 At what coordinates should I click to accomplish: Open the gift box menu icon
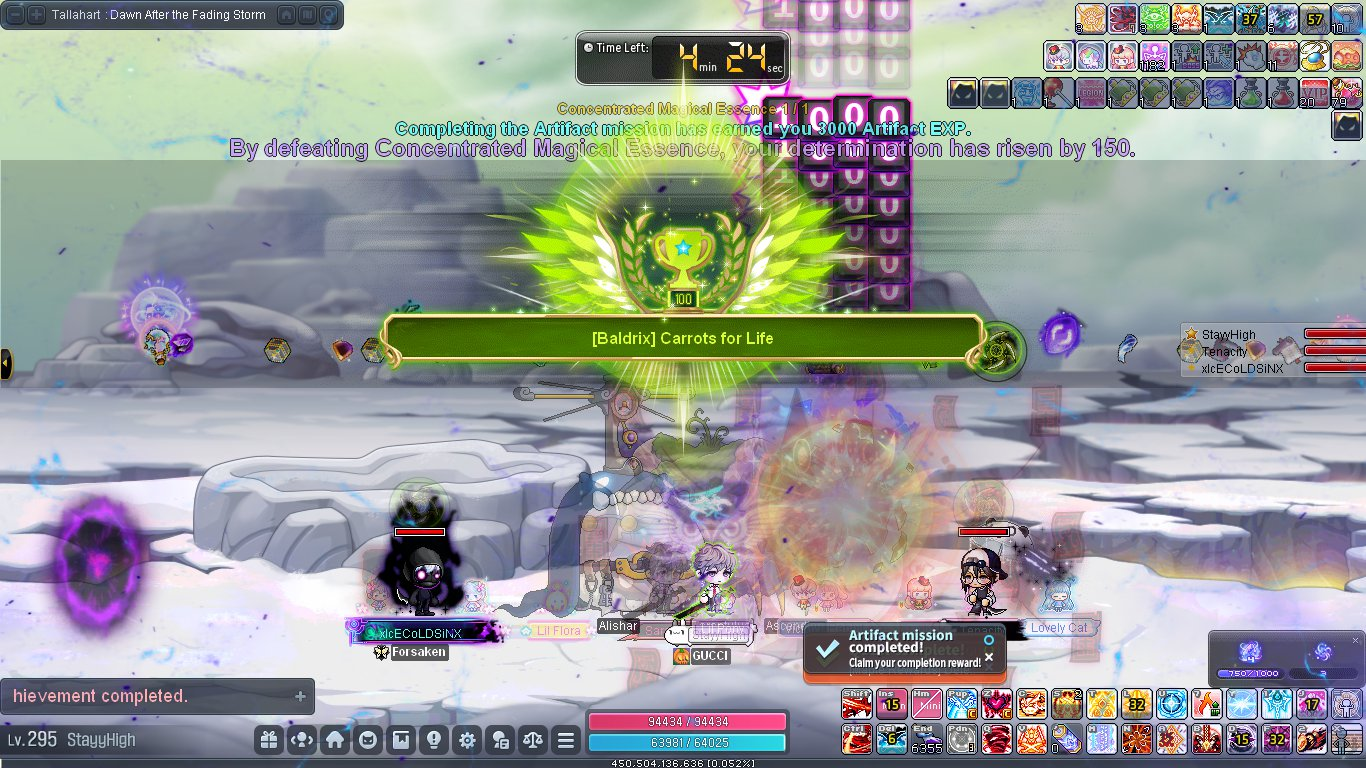(268, 741)
